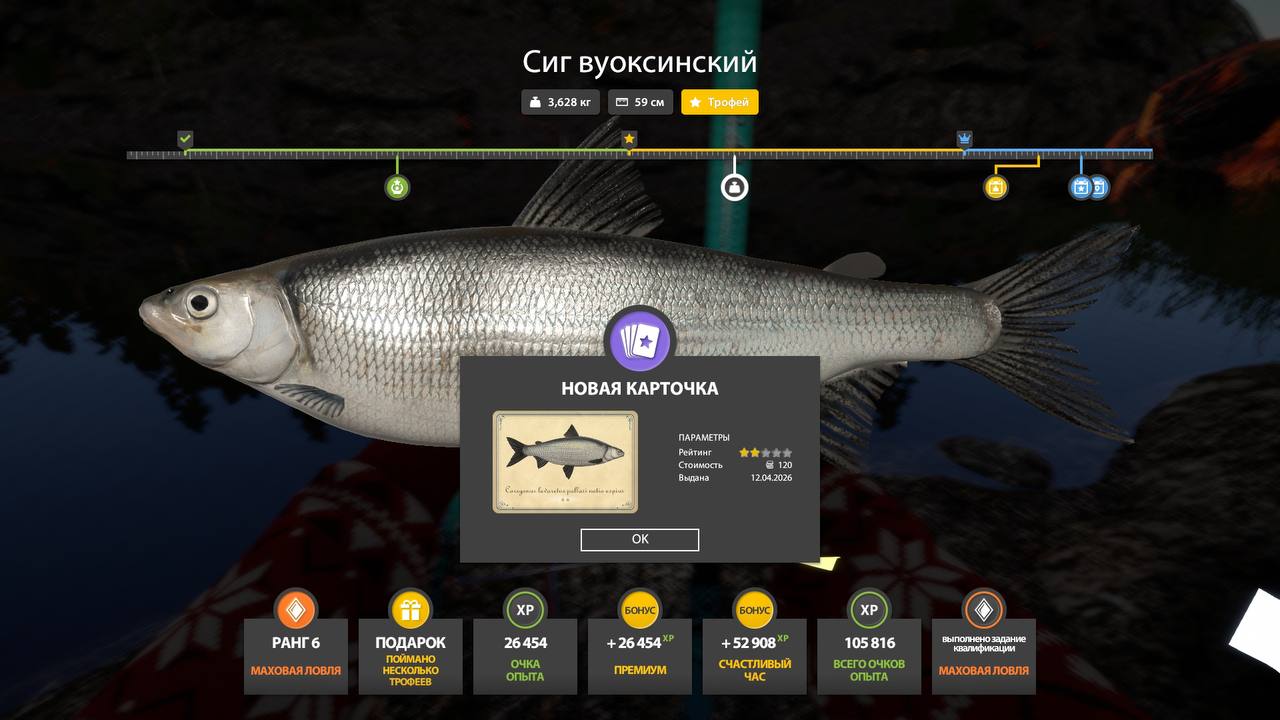Confirm the new card with OK
Image resolution: width=1280 pixels, height=720 pixels.
coord(640,540)
